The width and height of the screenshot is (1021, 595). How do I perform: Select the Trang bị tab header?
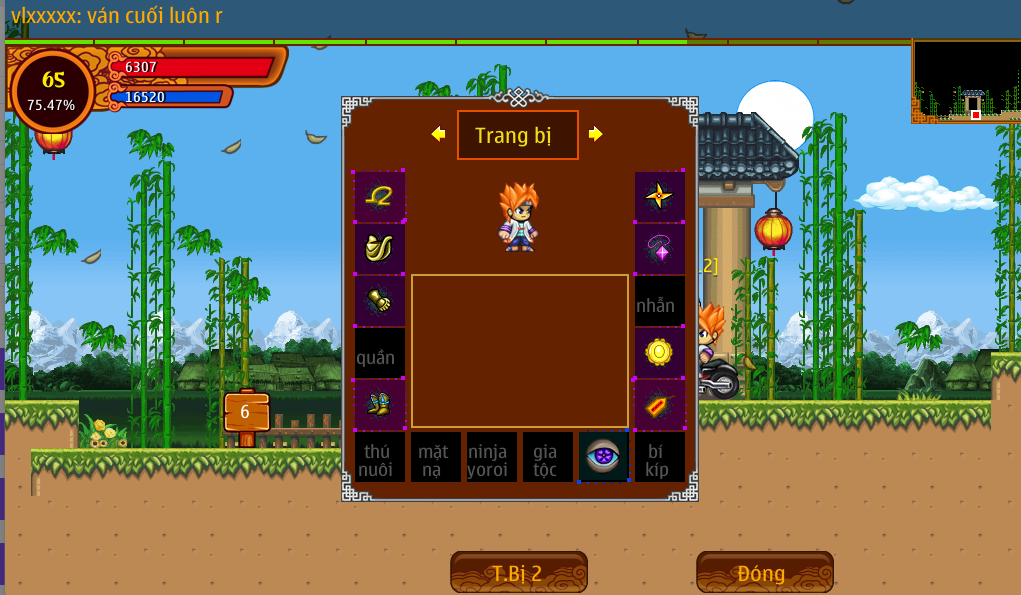tap(517, 135)
